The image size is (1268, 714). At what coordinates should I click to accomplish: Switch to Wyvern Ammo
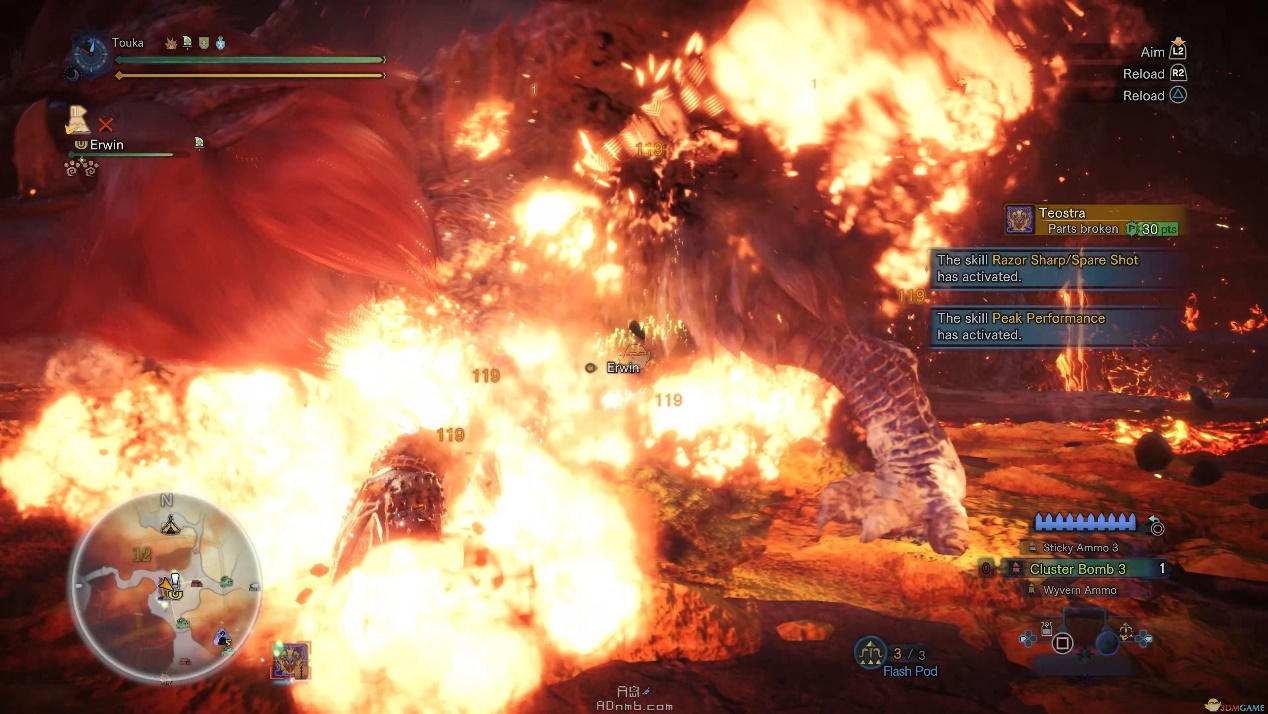(x=1079, y=590)
